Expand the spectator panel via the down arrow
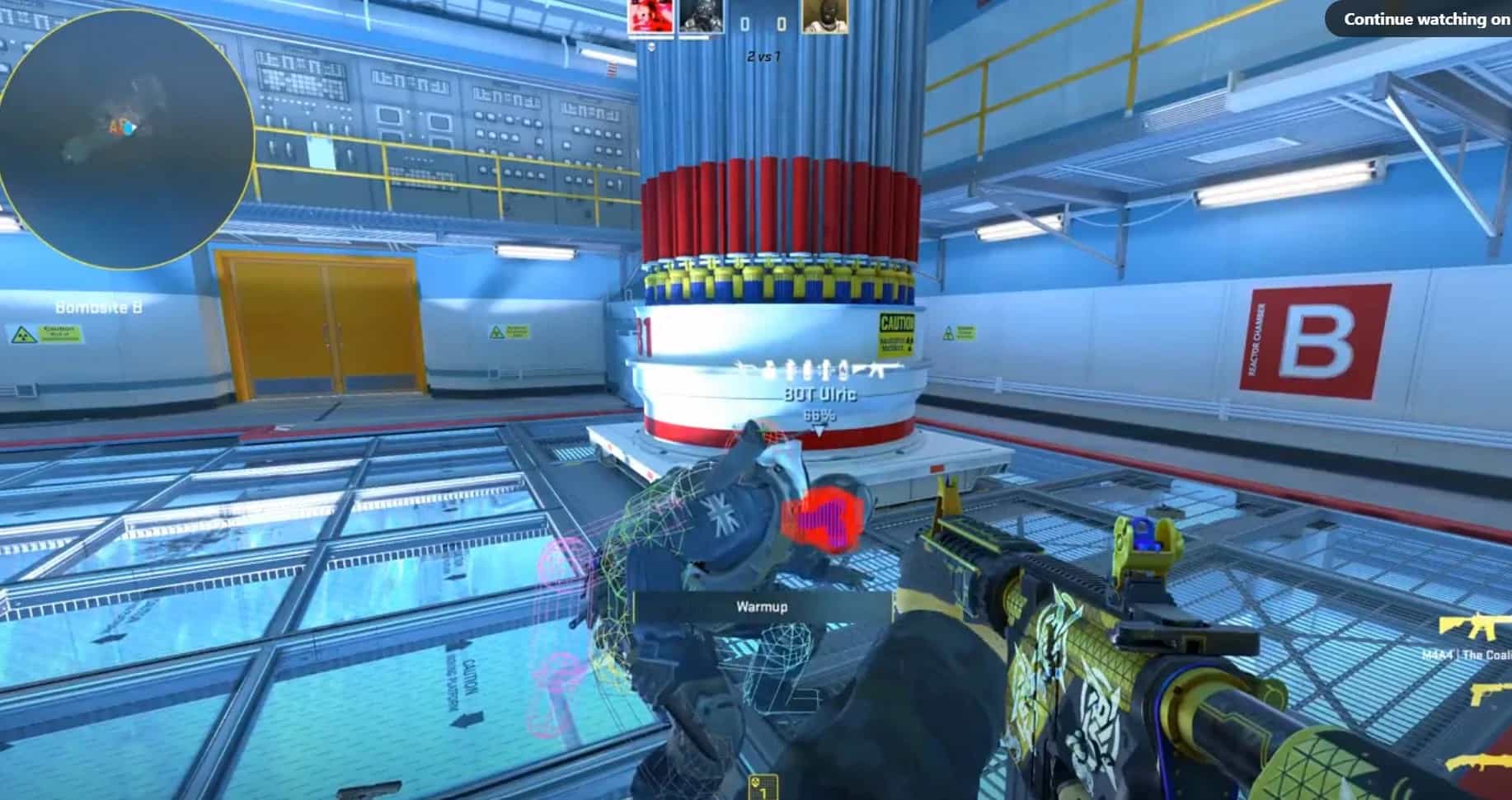The image size is (1512, 800). [x=819, y=431]
